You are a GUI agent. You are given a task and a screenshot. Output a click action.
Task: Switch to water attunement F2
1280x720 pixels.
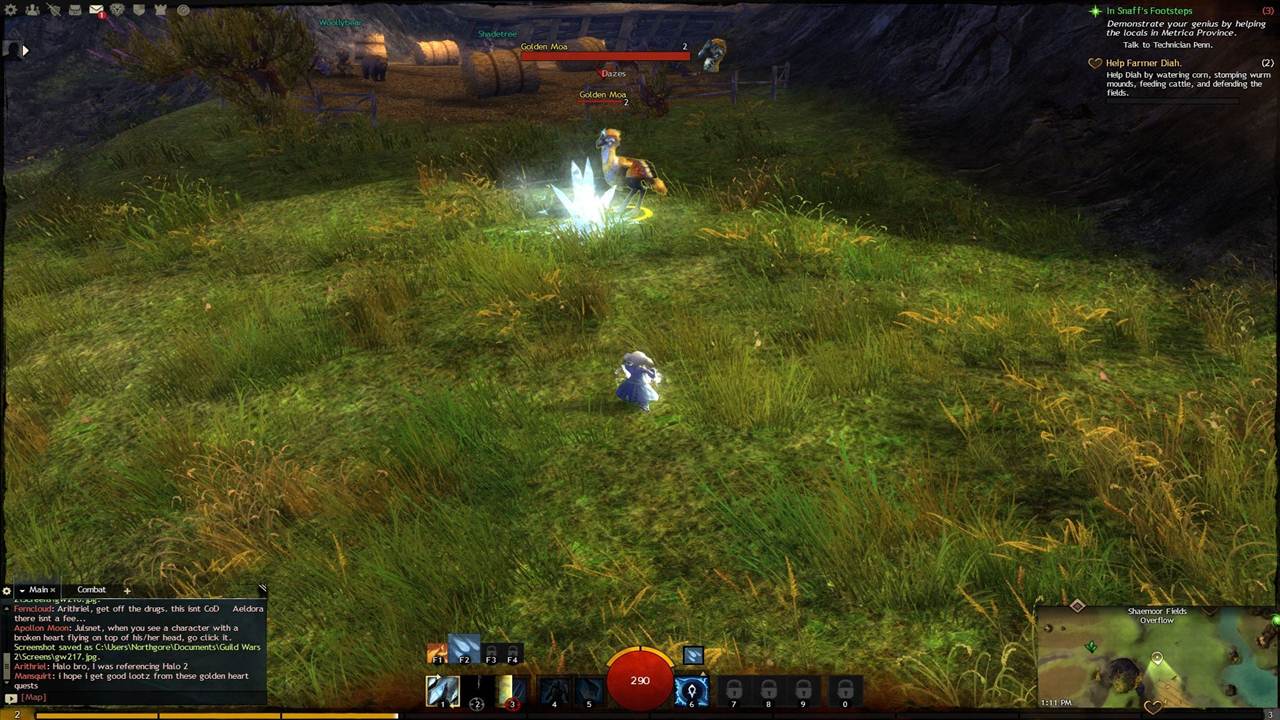click(464, 652)
